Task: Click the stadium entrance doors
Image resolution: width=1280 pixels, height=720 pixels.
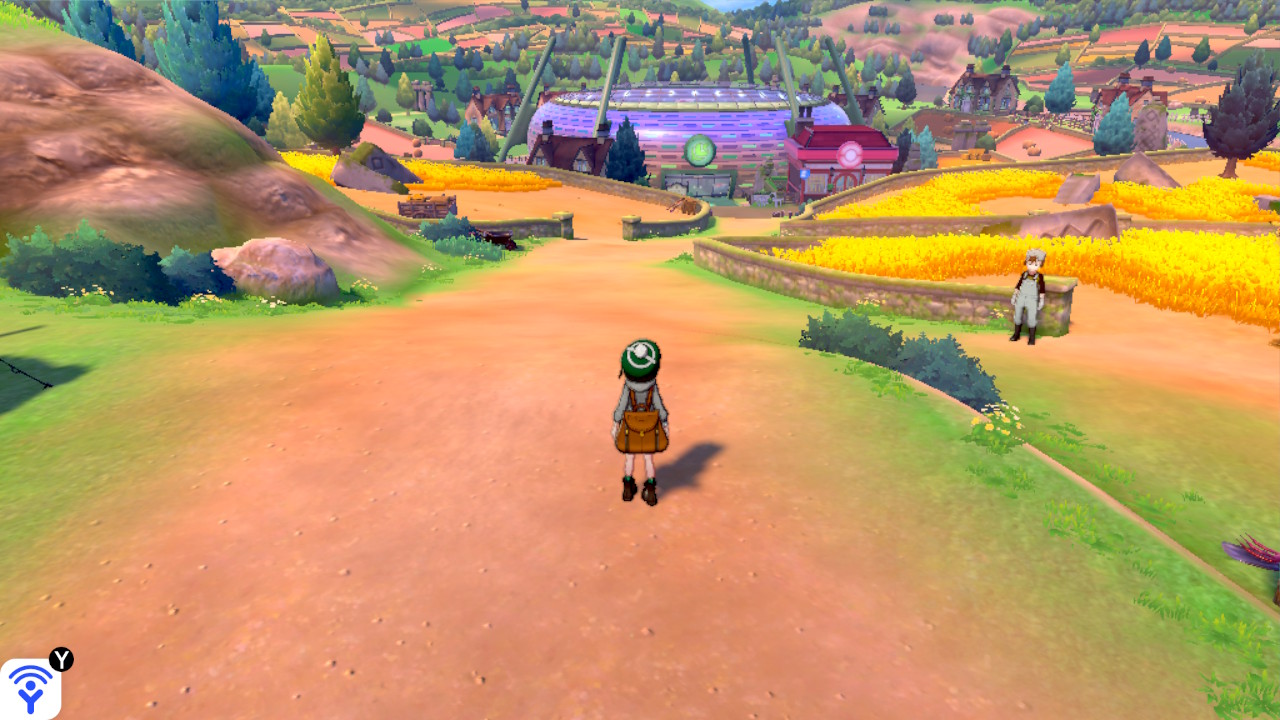Action: 696,185
